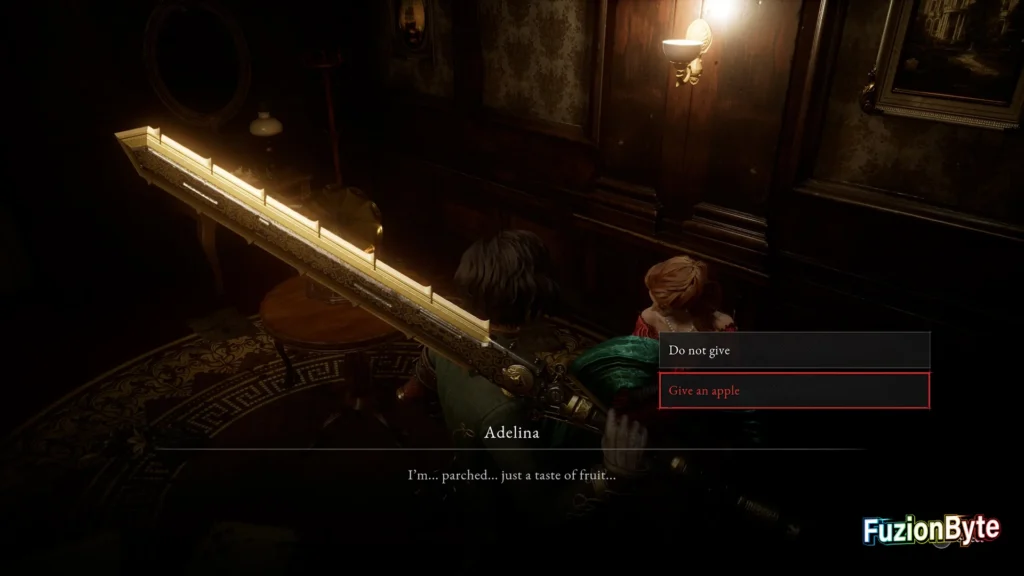Screen dimensions: 1024x576
Task: Select "Give an apple" reply
Action: click(793, 391)
